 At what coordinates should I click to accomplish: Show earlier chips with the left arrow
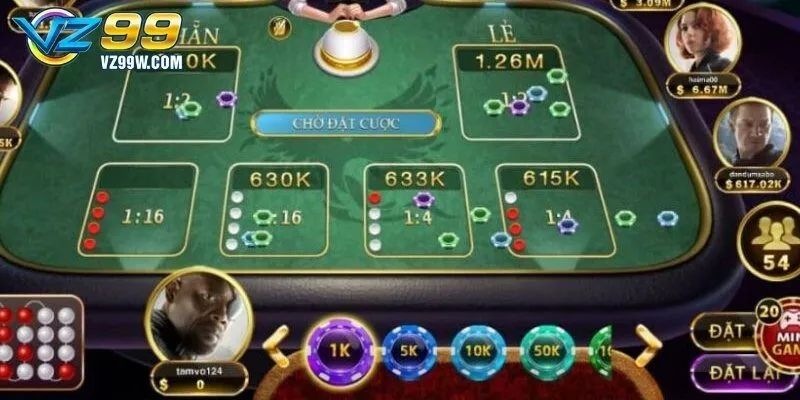coord(277,345)
